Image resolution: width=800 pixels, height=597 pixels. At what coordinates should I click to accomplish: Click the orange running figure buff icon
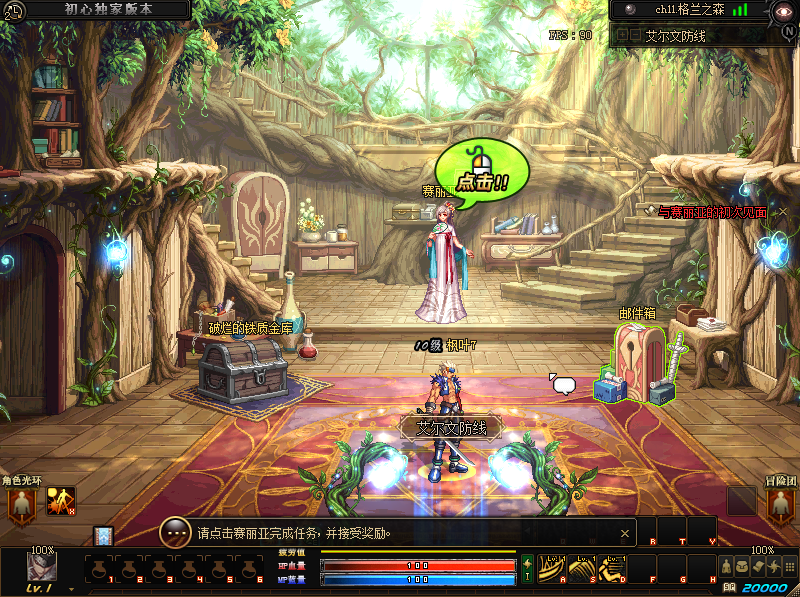[61, 502]
